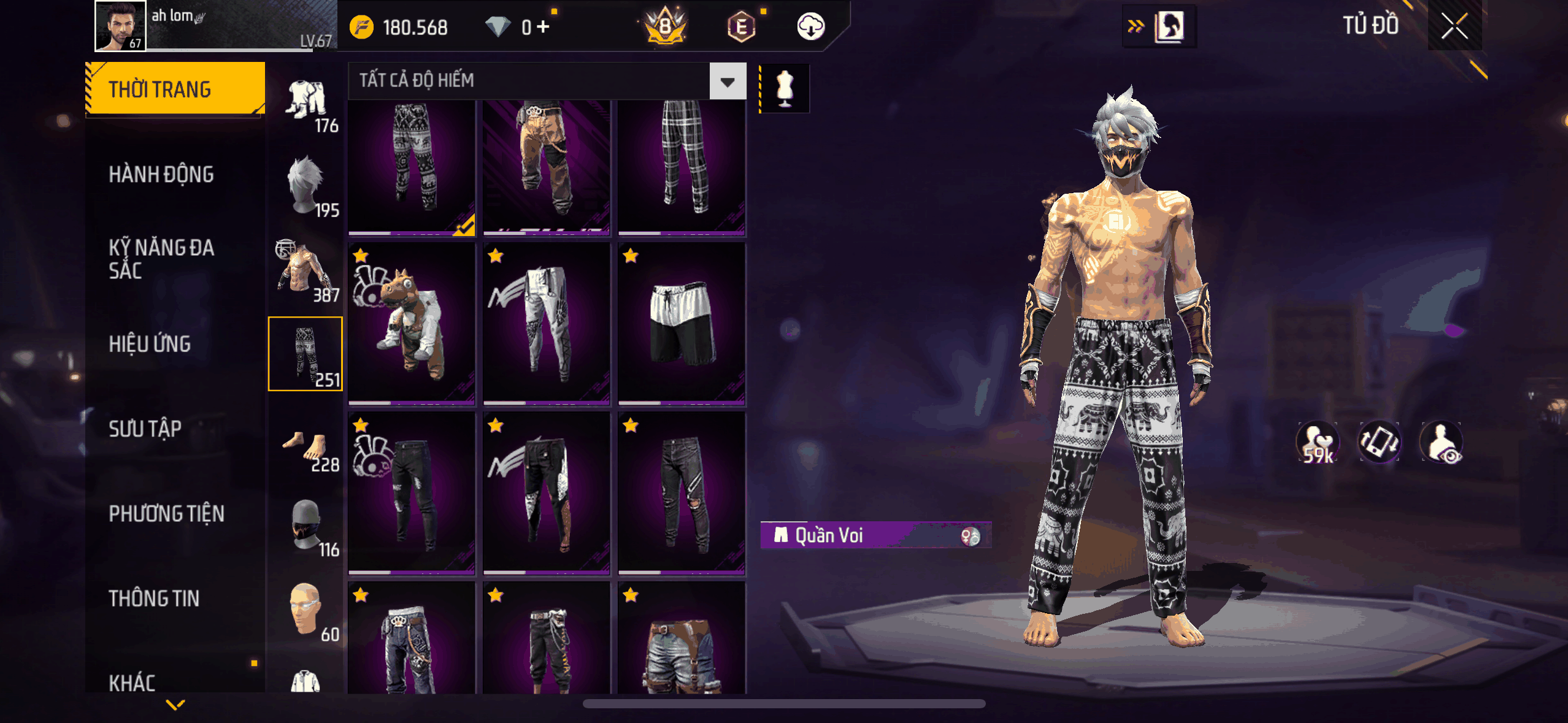
Task: Click the mannequin preview icon
Action: click(785, 89)
